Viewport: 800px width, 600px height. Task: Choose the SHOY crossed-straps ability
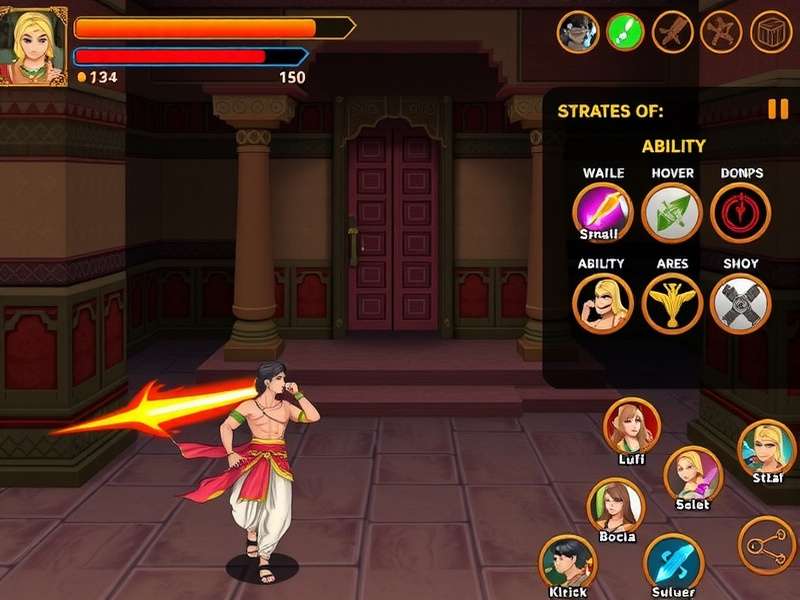pyautogui.click(x=740, y=302)
